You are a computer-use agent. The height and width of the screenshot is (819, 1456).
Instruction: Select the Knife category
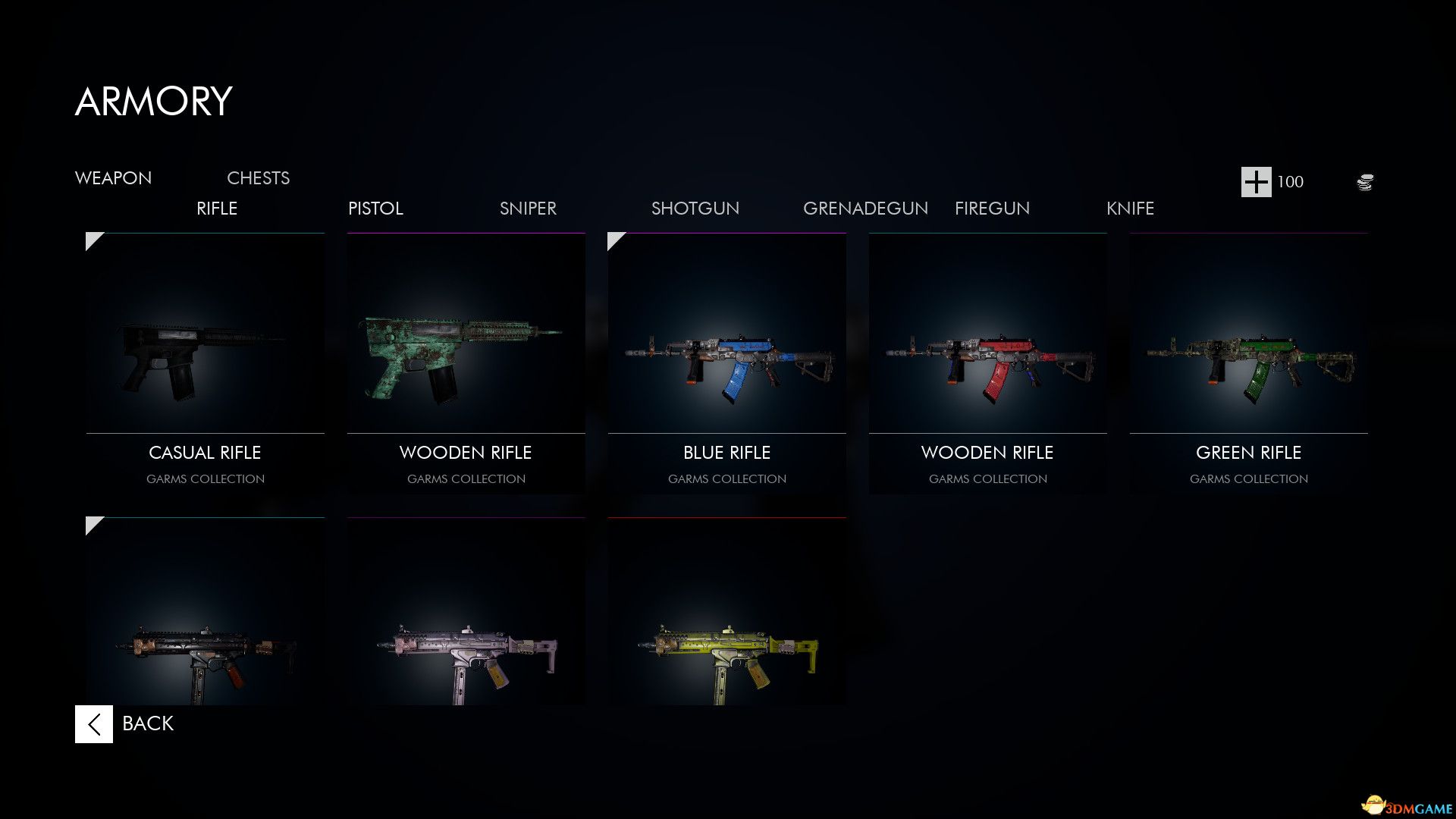[1130, 209]
